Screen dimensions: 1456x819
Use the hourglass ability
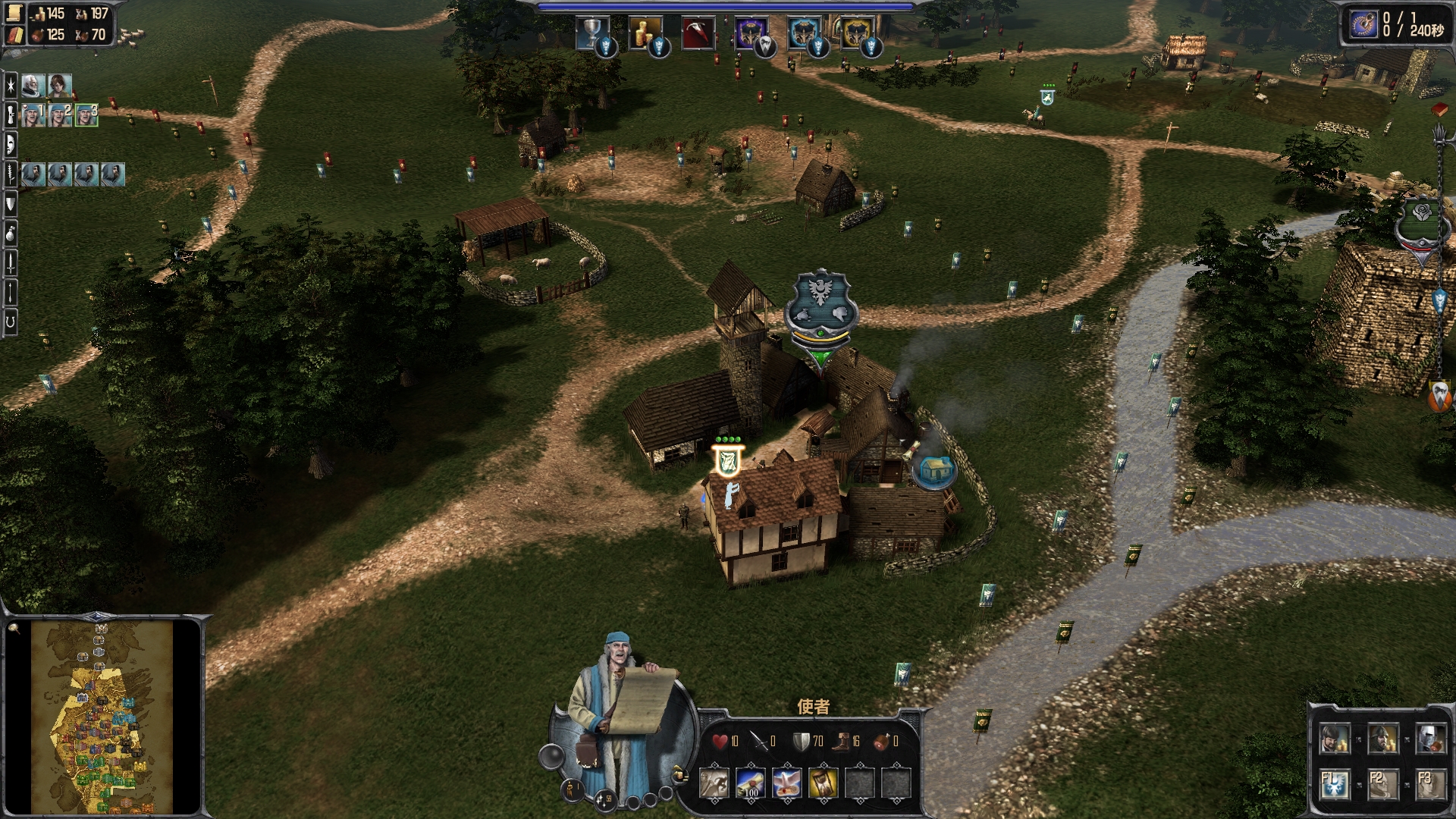point(823,783)
